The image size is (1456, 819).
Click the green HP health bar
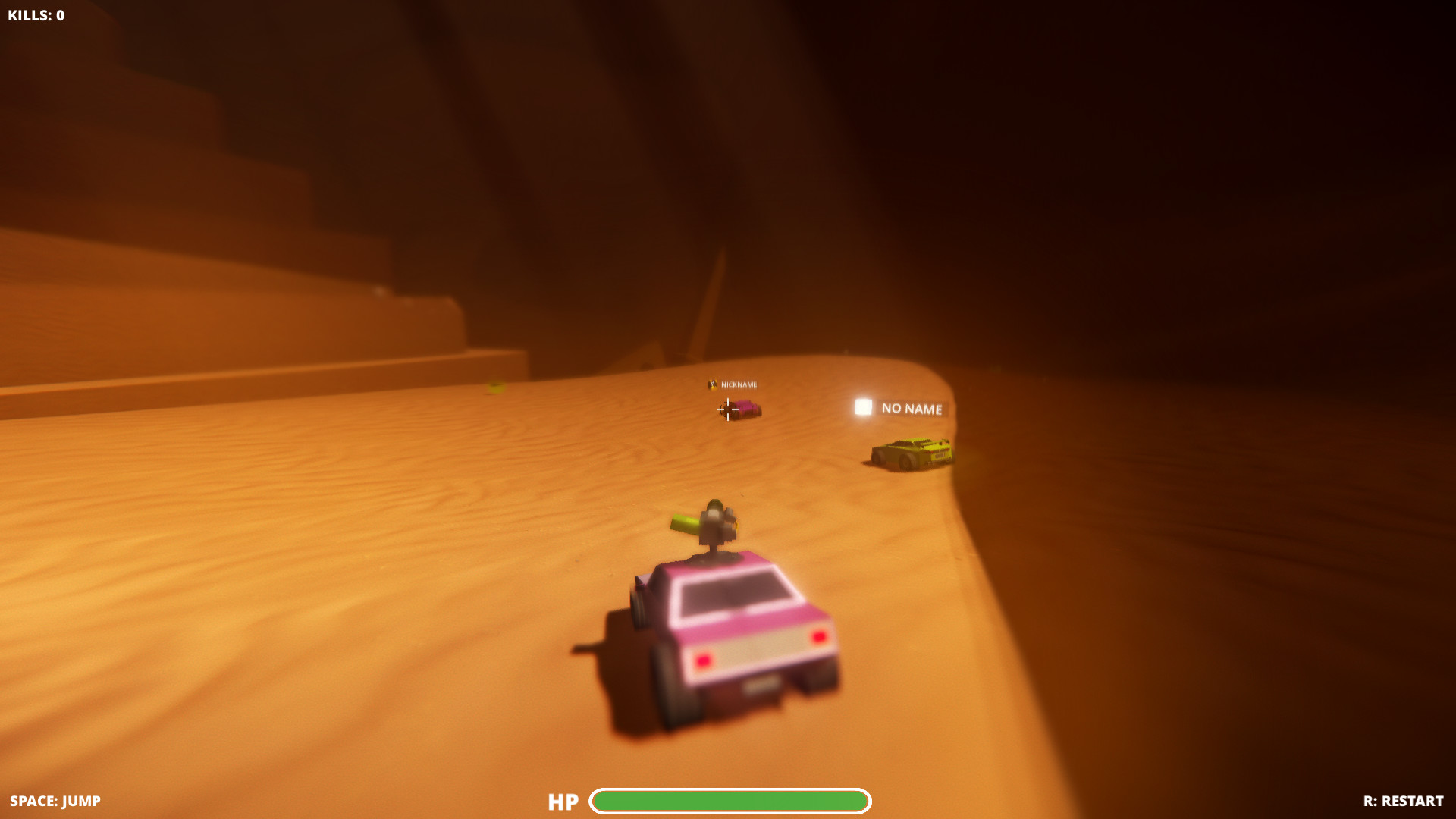[x=732, y=801]
